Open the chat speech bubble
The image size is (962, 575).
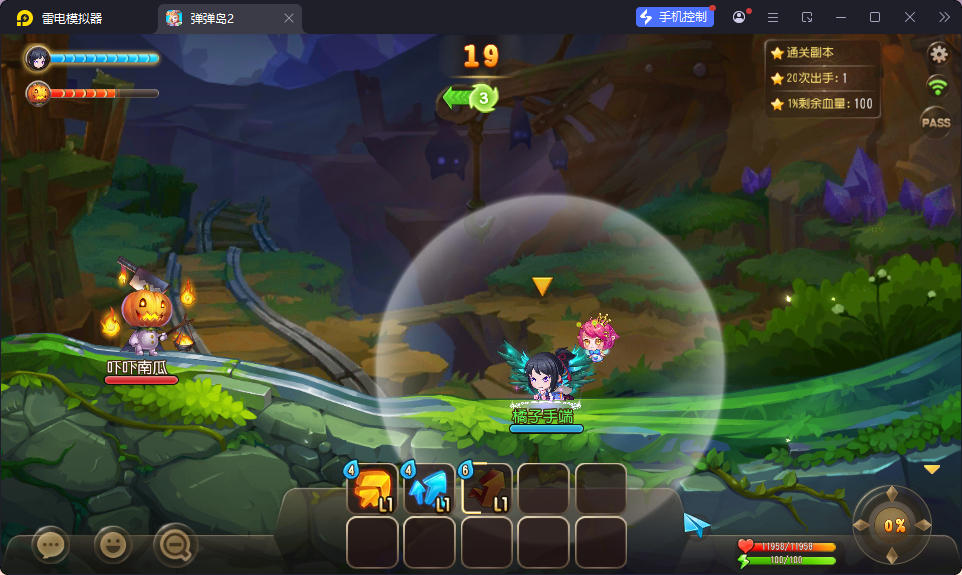(50, 545)
